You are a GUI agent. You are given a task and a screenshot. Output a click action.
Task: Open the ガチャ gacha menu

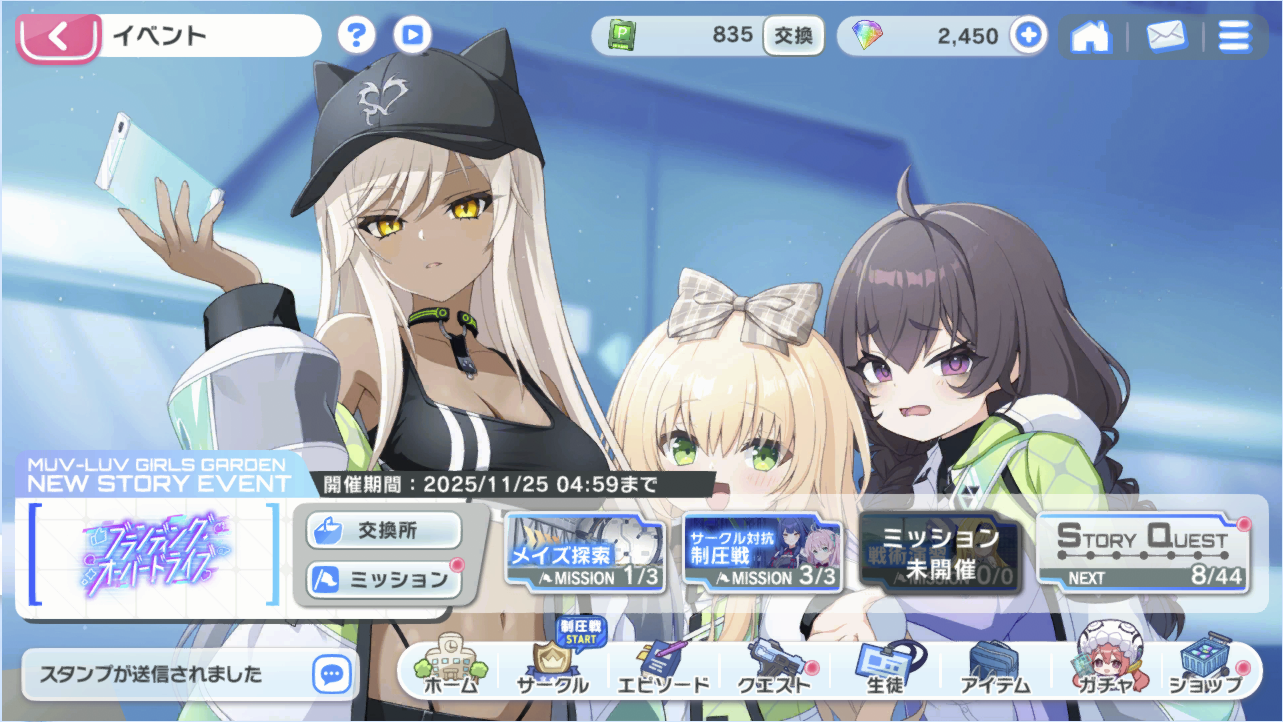[1104, 669]
